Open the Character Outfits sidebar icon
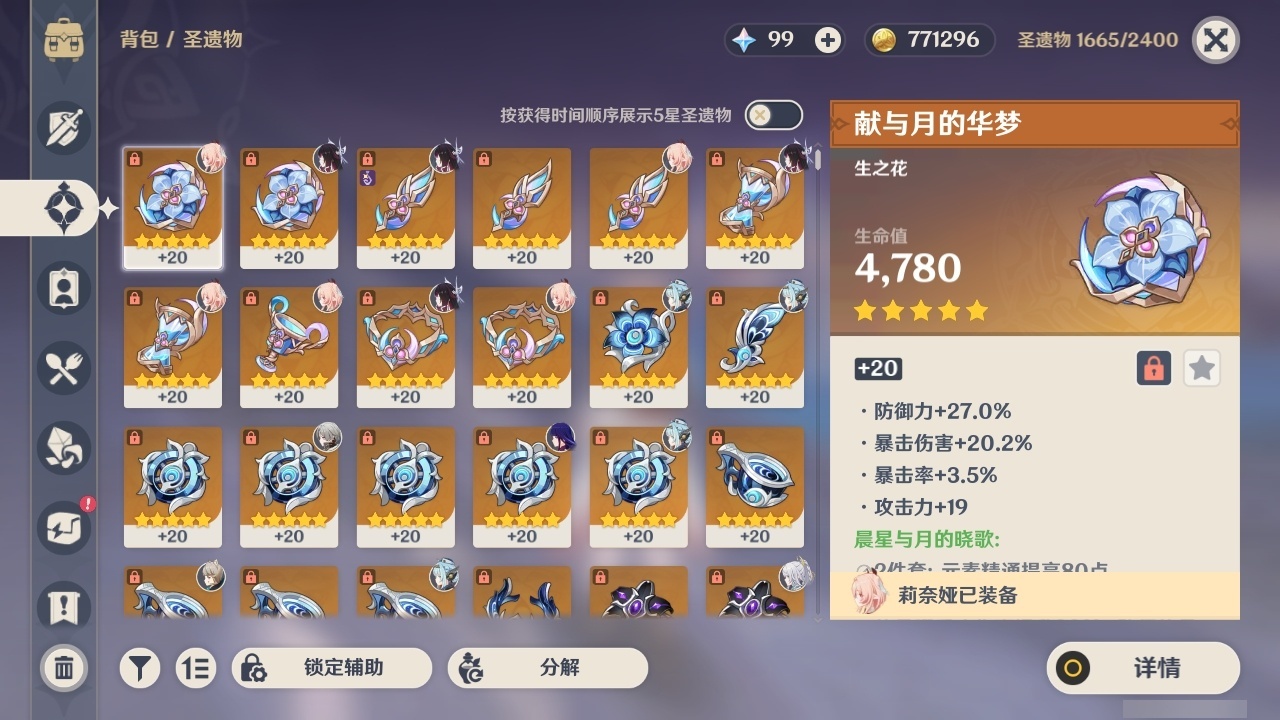This screenshot has height=720, width=1280. (x=63, y=288)
